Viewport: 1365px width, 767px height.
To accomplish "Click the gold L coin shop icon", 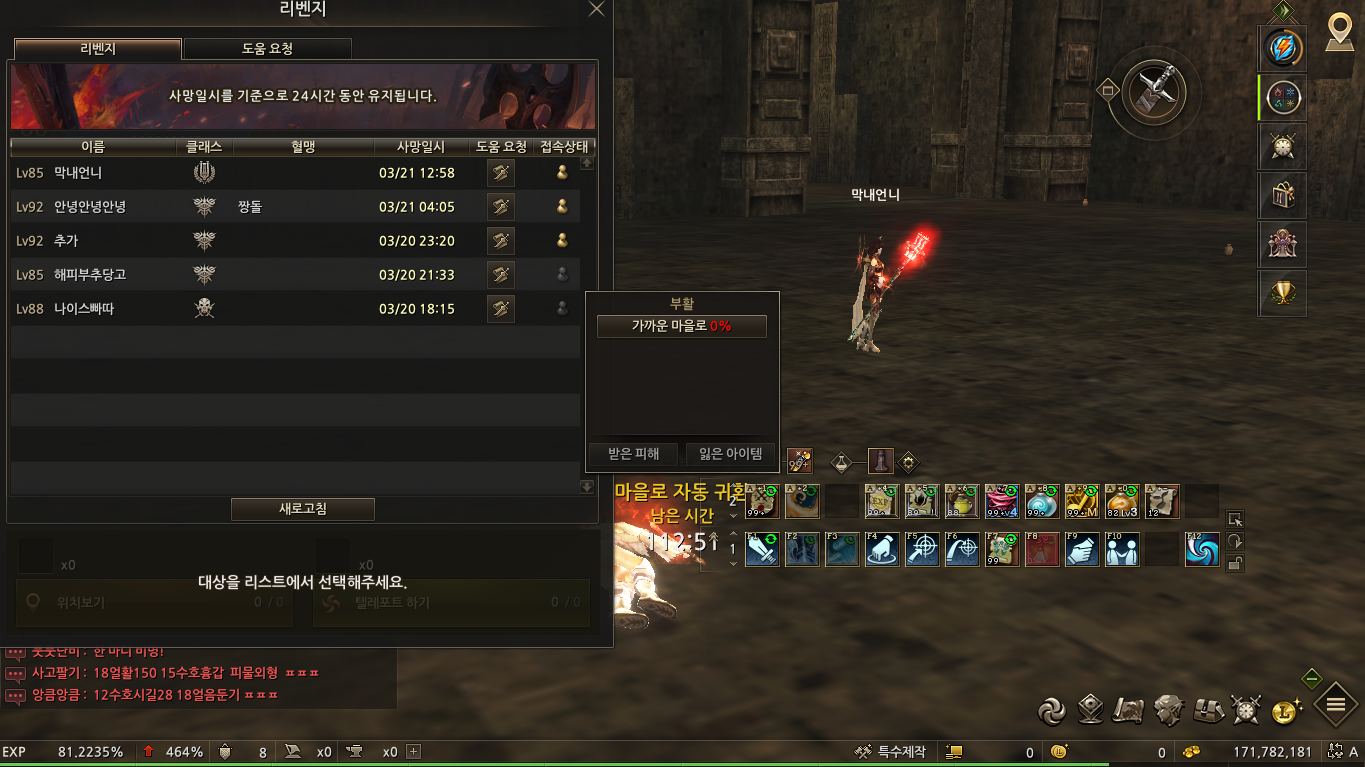I will (x=1286, y=710).
